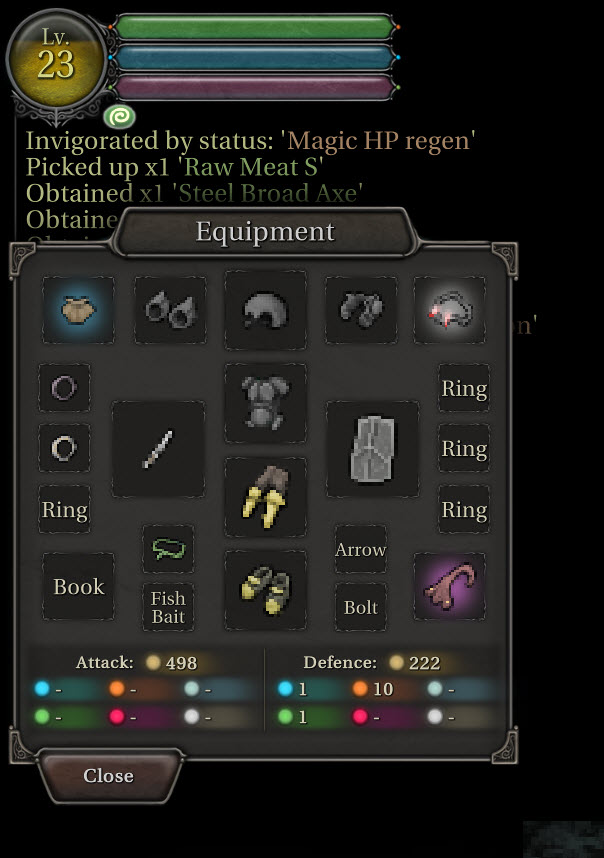
Task: Select the yellow-trimmed leggings slot
Action: 265,497
